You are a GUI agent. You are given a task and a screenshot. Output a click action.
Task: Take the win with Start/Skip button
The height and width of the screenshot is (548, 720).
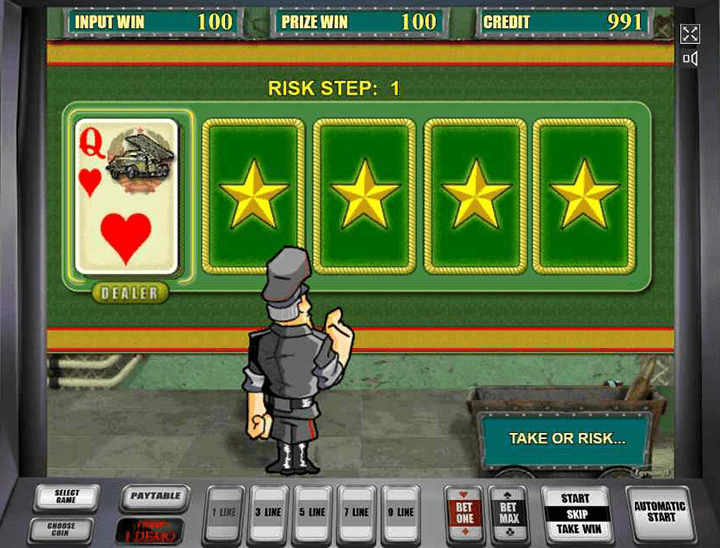pos(577,513)
